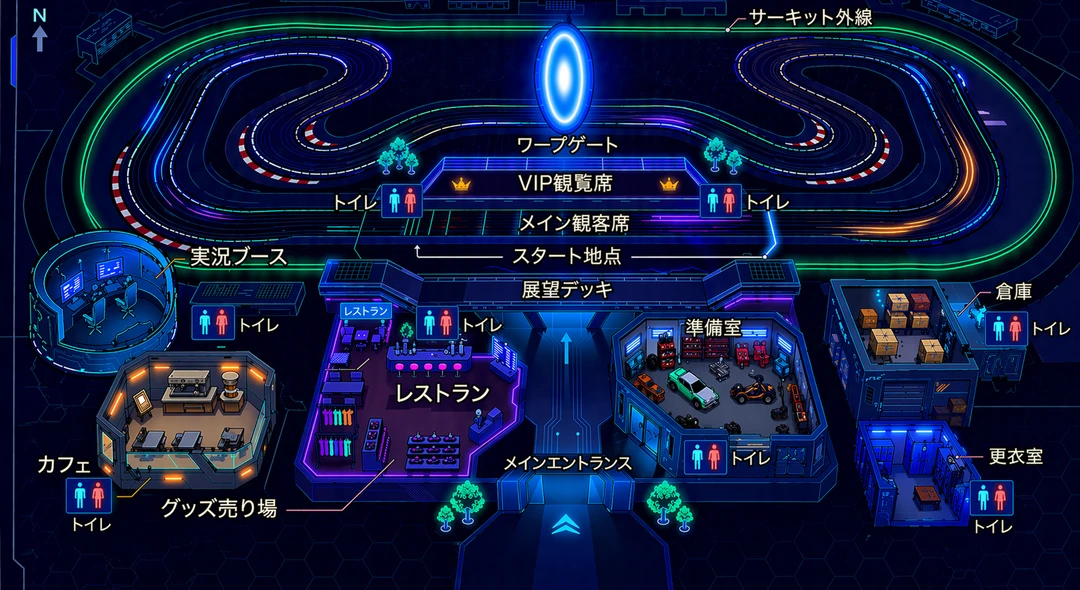This screenshot has height=590, width=1080.
Task: Click the メインエントランス label
Action: click(567, 462)
